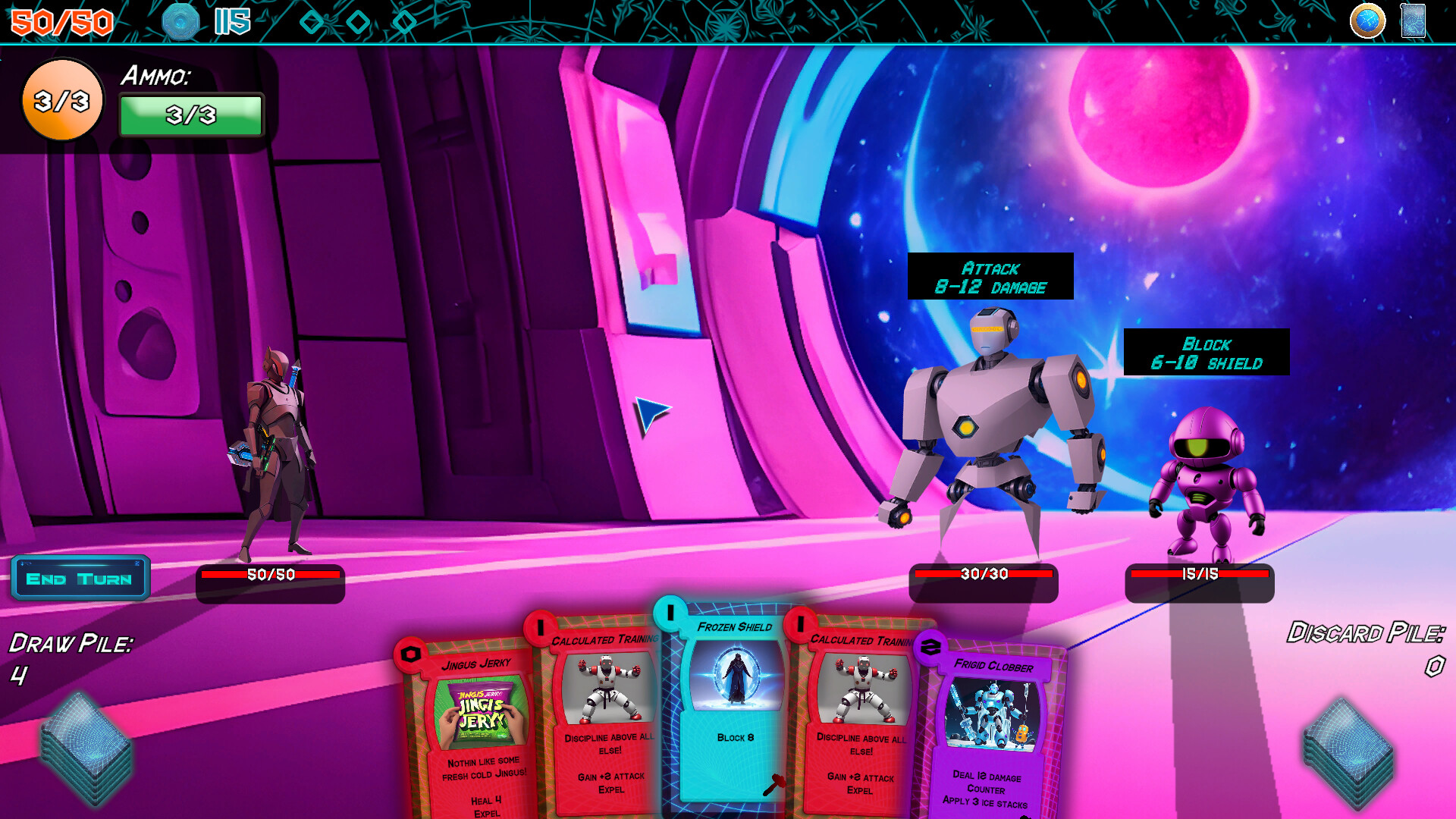Click the blue currency coin showing 115

click(x=181, y=21)
